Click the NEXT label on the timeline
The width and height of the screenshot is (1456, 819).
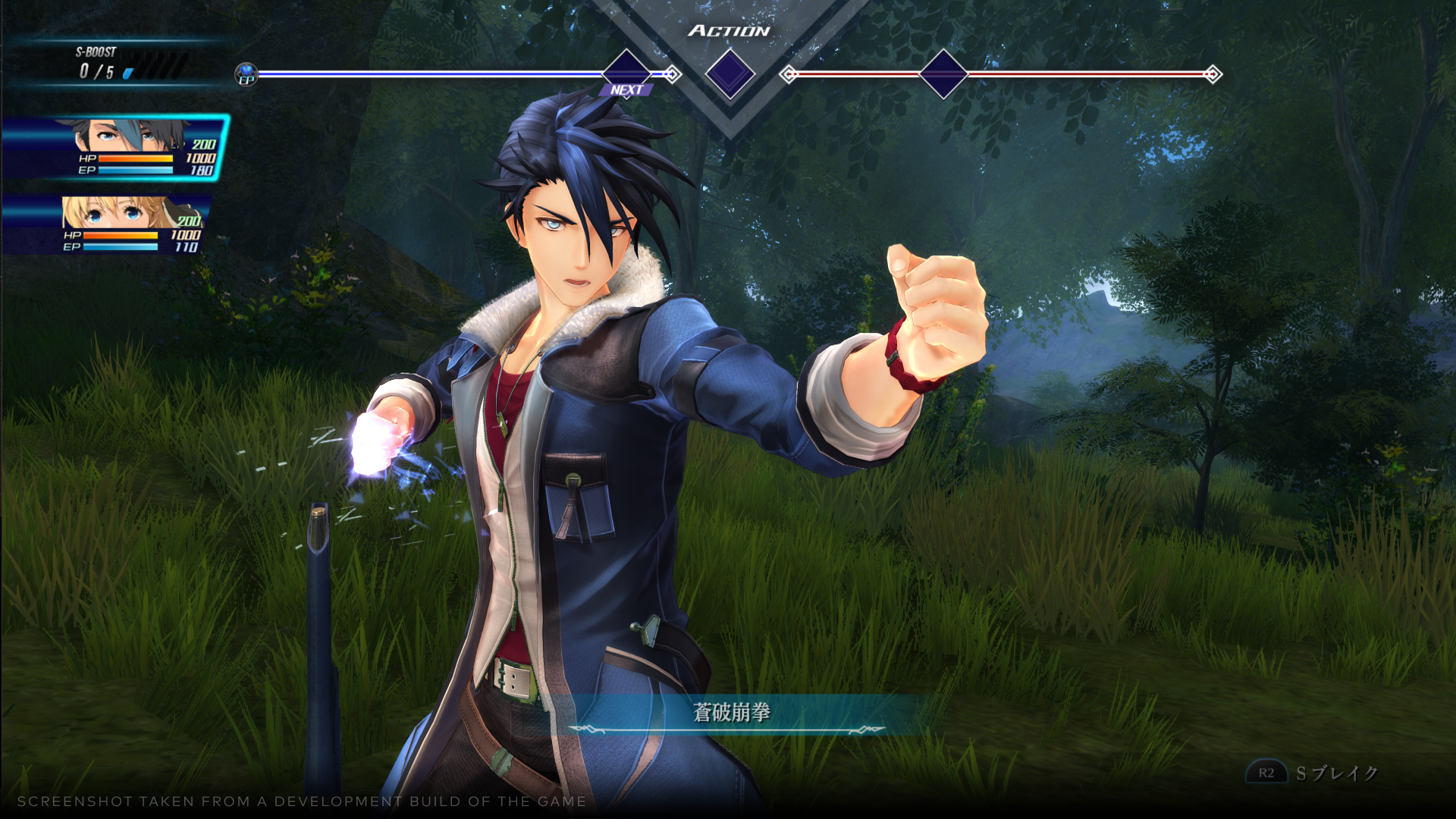click(x=626, y=90)
